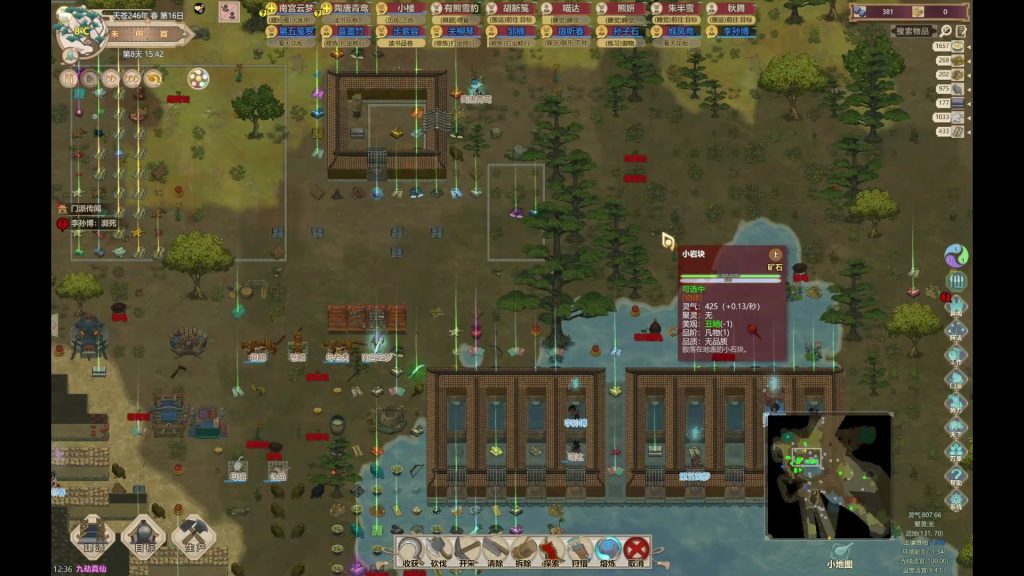Switch to triple fast-forward speed

pyautogui.click(x=132, y=78)
